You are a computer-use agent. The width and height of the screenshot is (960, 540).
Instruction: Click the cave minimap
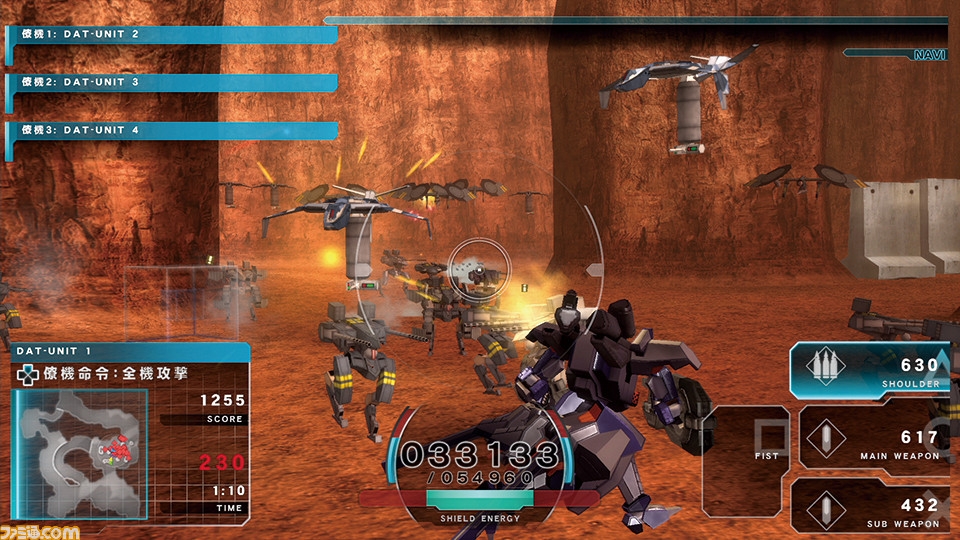[x=80, y=452]
